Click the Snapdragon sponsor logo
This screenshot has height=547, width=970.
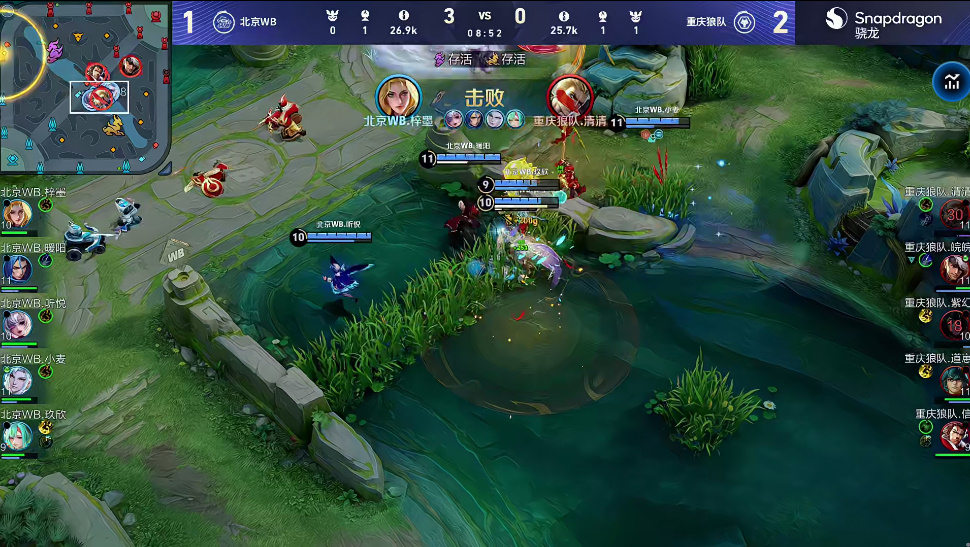(x=883, y=23)
